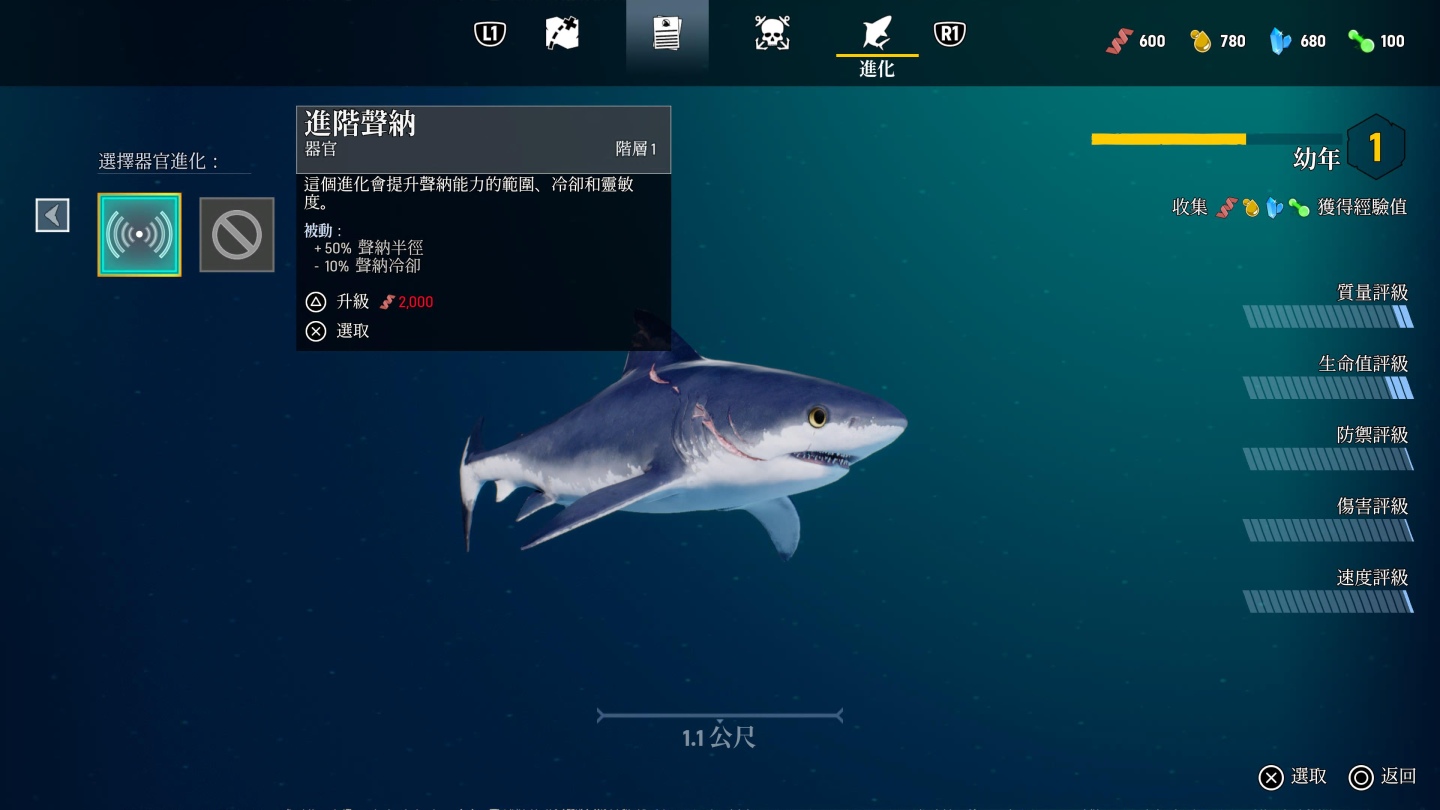Click the left arrow back button

(53, 215)
